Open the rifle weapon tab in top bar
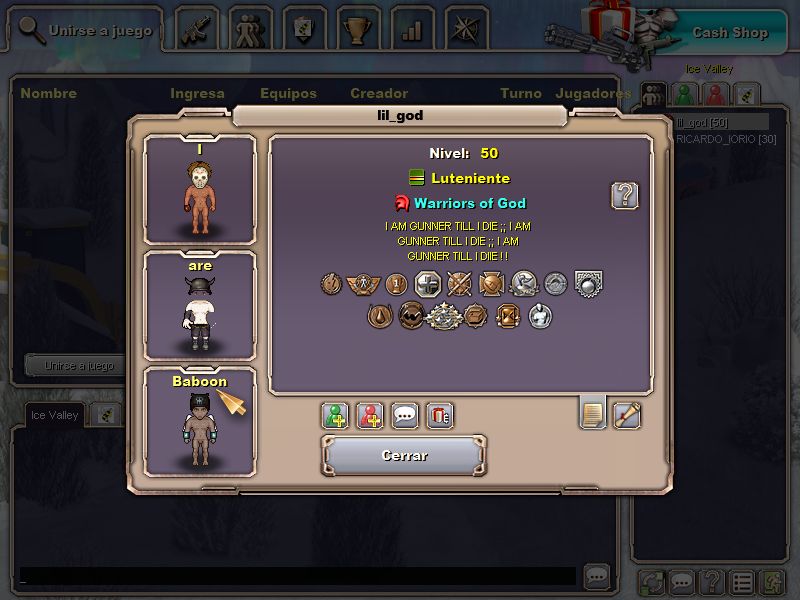This screenshot has width=800, height=600. (x=196, y=28)
